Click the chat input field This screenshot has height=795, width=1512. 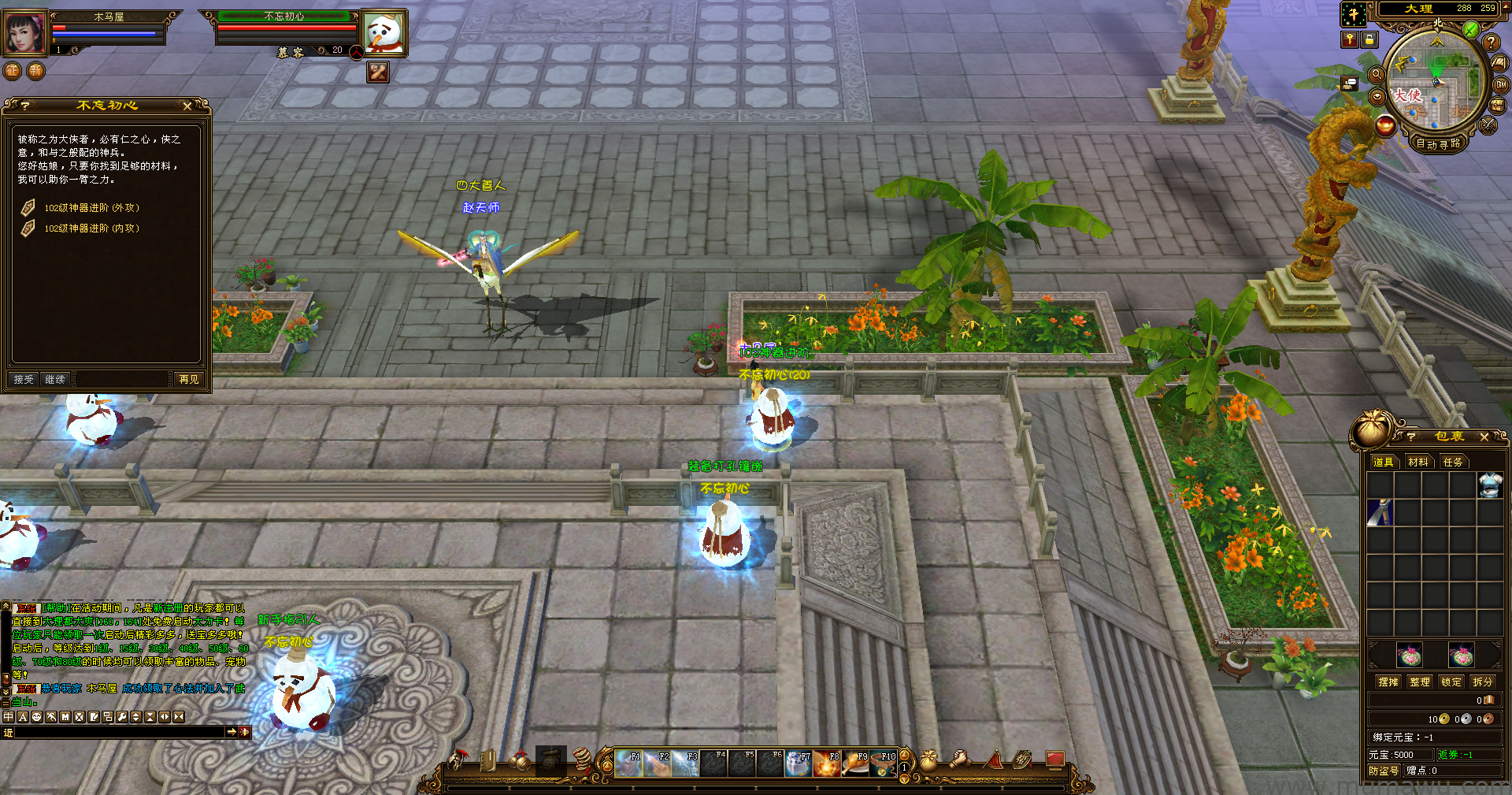coord(118,732)
